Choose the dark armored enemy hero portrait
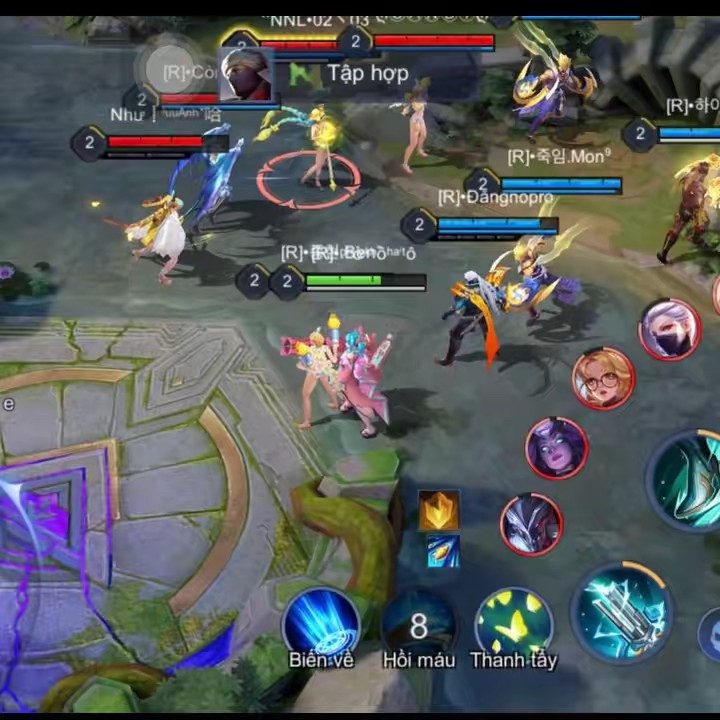Screen dimensions: 720x720 click(531, 524)
